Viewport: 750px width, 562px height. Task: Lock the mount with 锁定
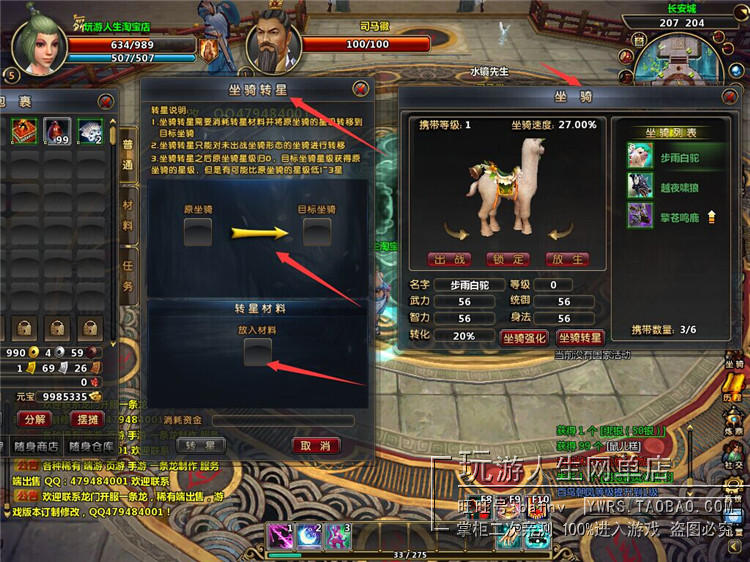(508, 259)
